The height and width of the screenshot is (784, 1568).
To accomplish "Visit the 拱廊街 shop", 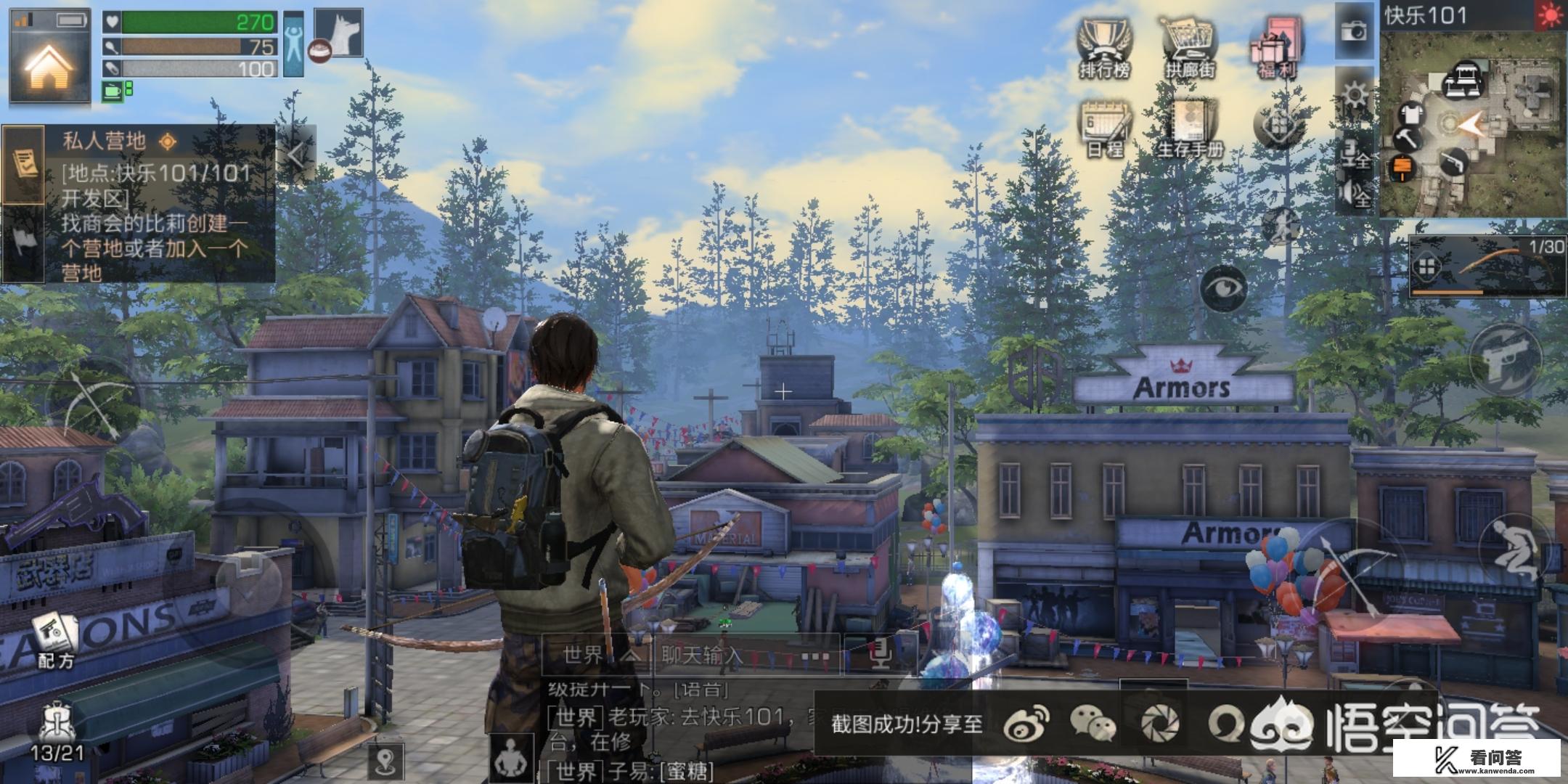I will pos(1191,48).
